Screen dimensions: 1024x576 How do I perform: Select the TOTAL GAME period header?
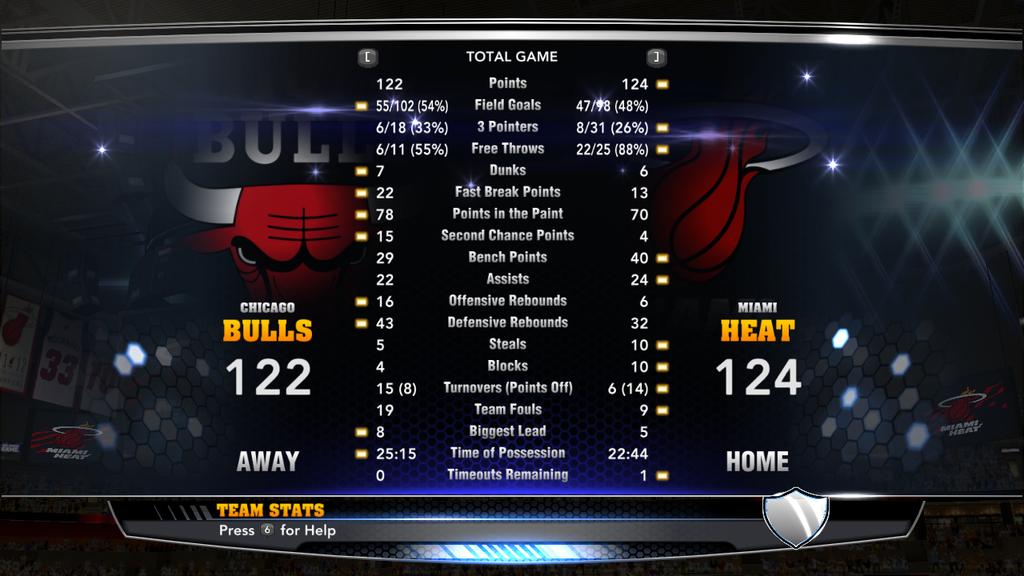pos(511,57)
